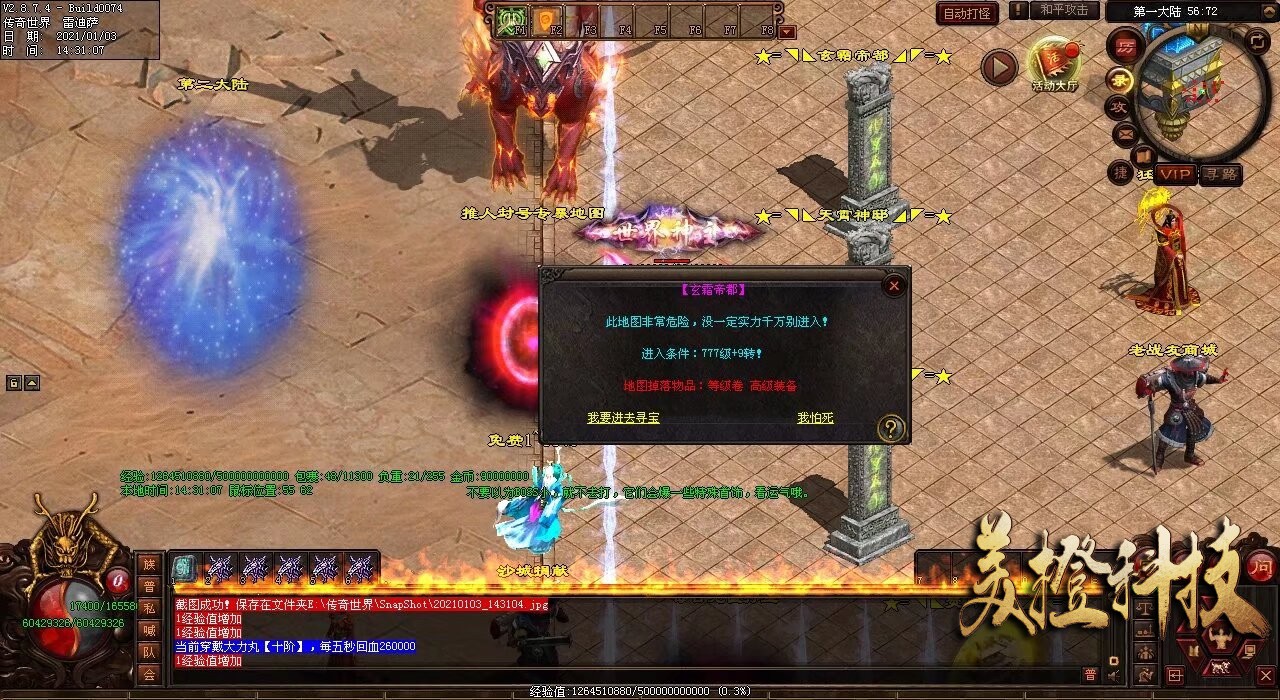Open the 活动大厅 event hall
The width and height of the screenshot is (1280, 700).
[1055, 65]
